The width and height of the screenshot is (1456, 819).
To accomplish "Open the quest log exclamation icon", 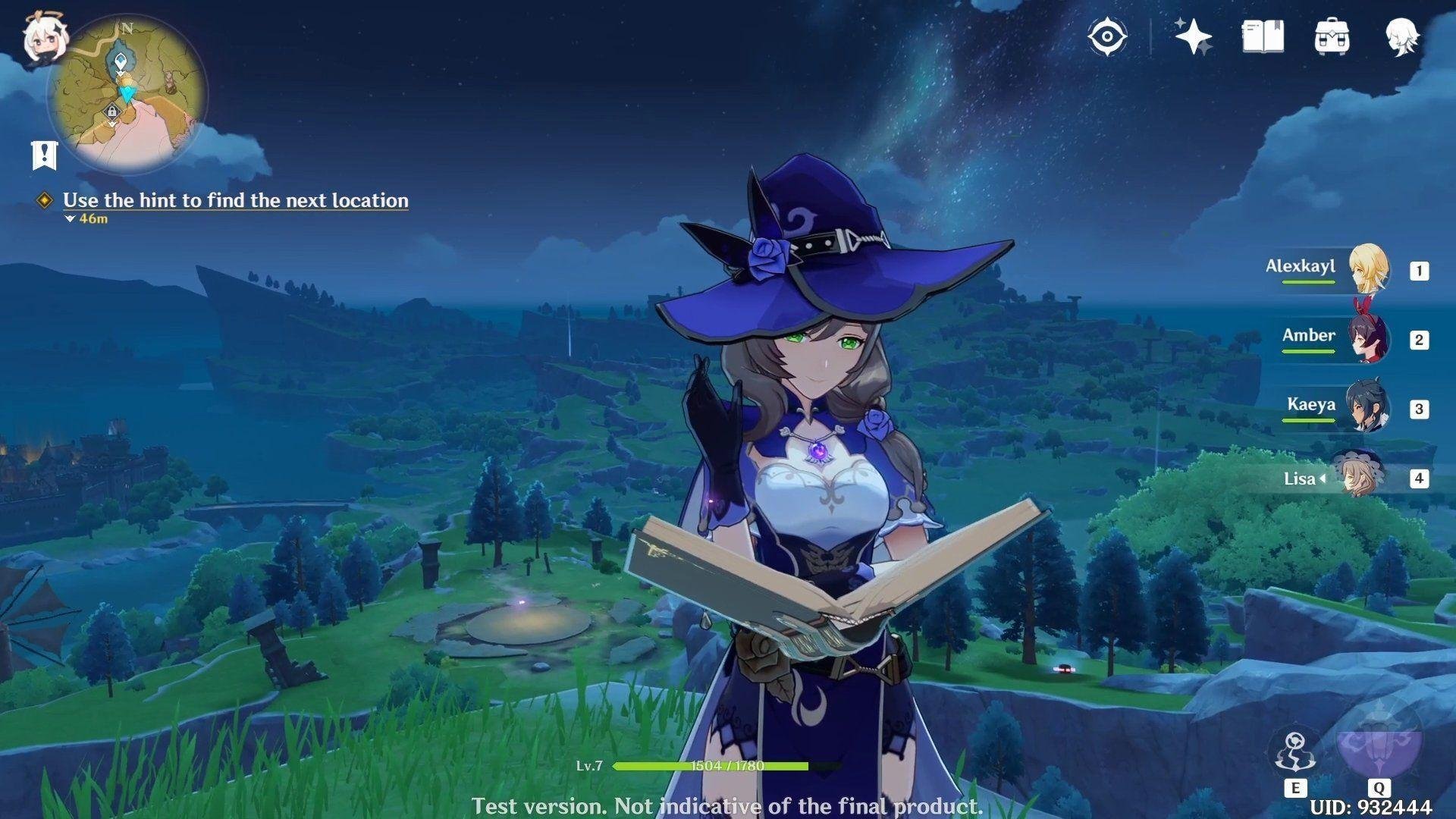I will coord(45,155).
